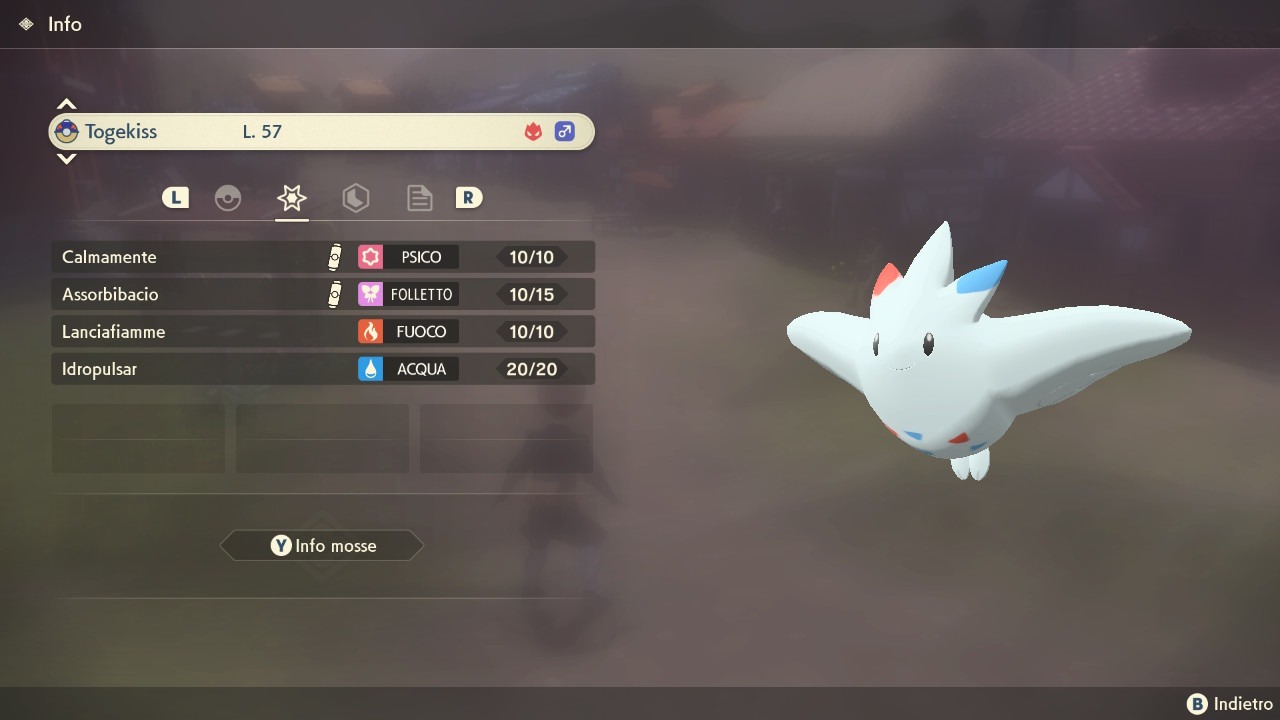Switch to the star-shaped moves tab
The width and height of the screenshot is (1280, 720).
pos(292,198)
